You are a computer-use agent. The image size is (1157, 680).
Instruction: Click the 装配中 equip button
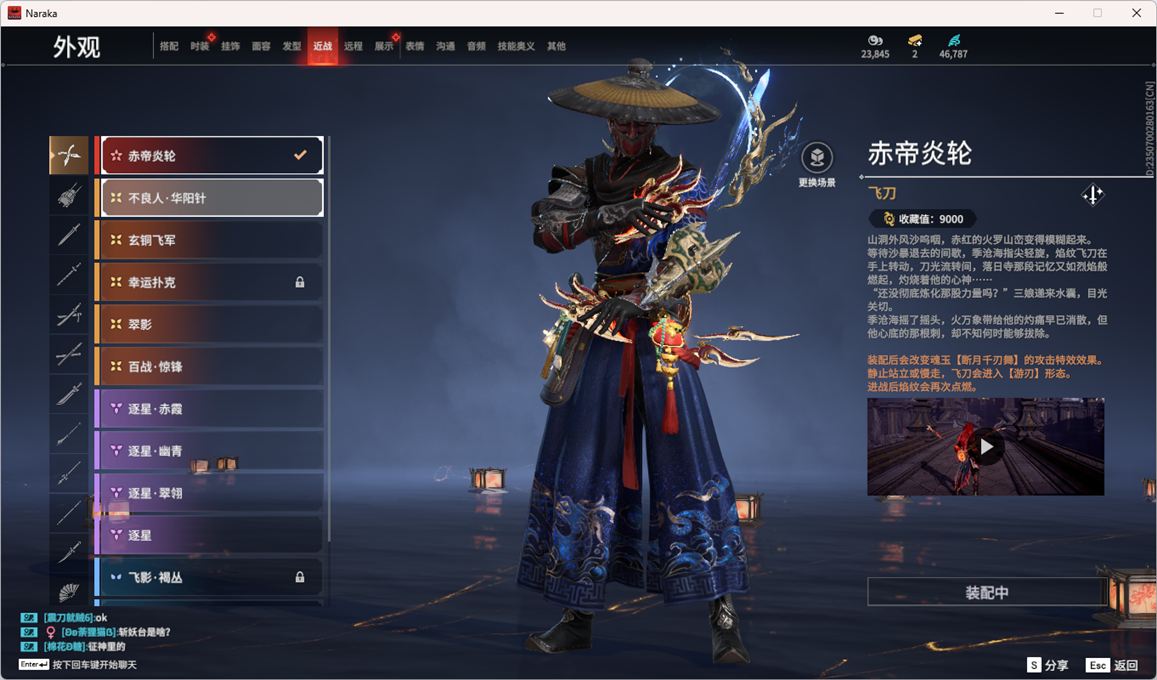pyautogui.click(x=986, y=592)
